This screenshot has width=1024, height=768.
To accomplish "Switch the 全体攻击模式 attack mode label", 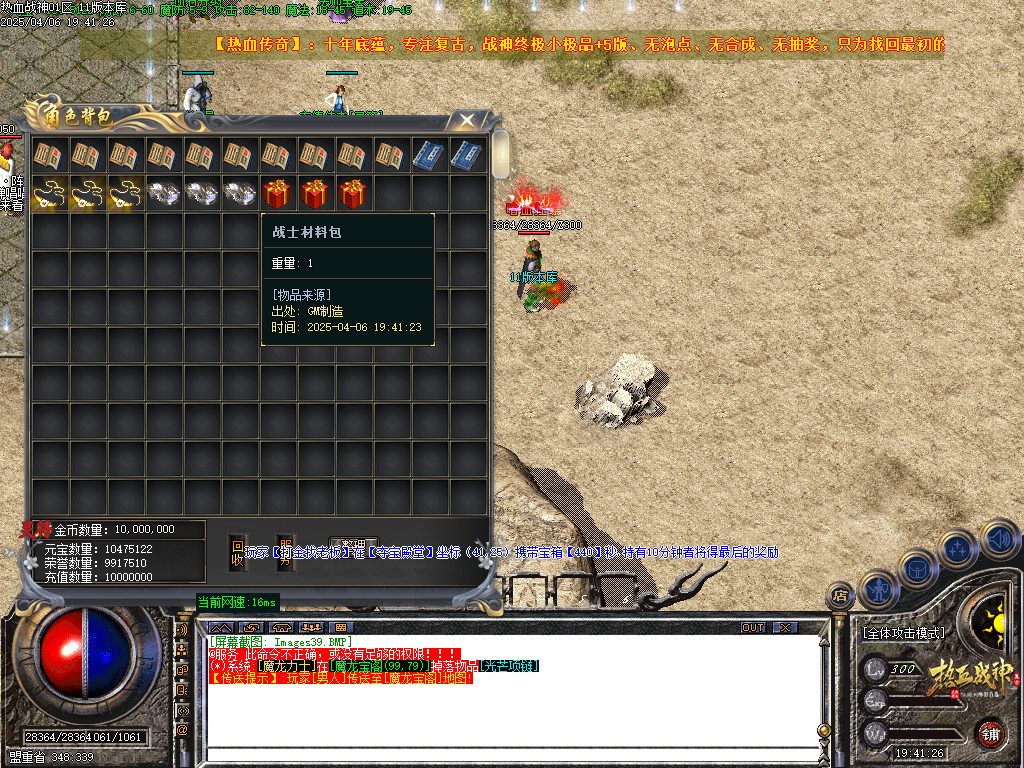I will click(902, 633).
